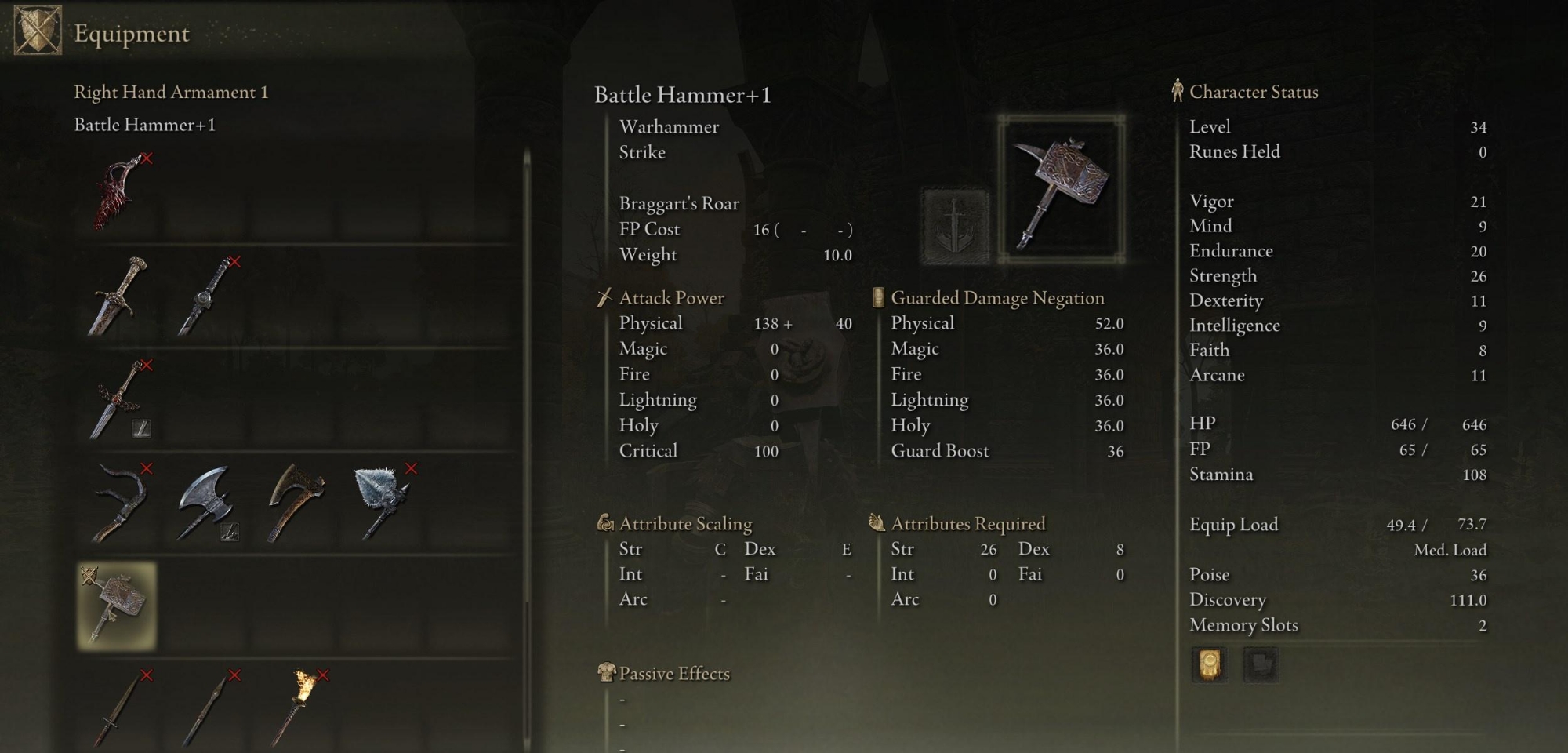Screen dimensions: 1568x753
Task: Select the rusty wooden-handled hand axe
Action: [x=294, y=504]
